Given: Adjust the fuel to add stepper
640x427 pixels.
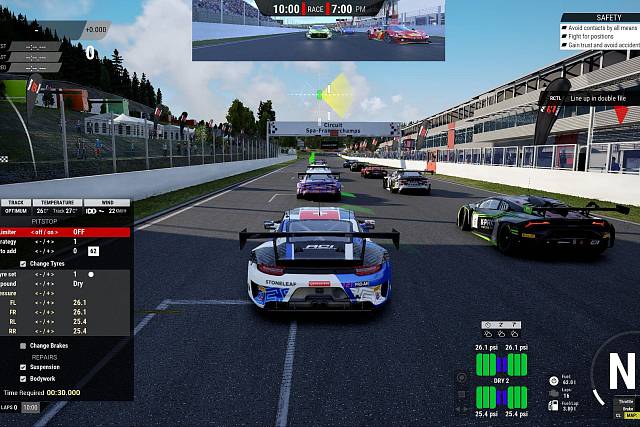Looking at the screenshot, I should click(43, 252).
